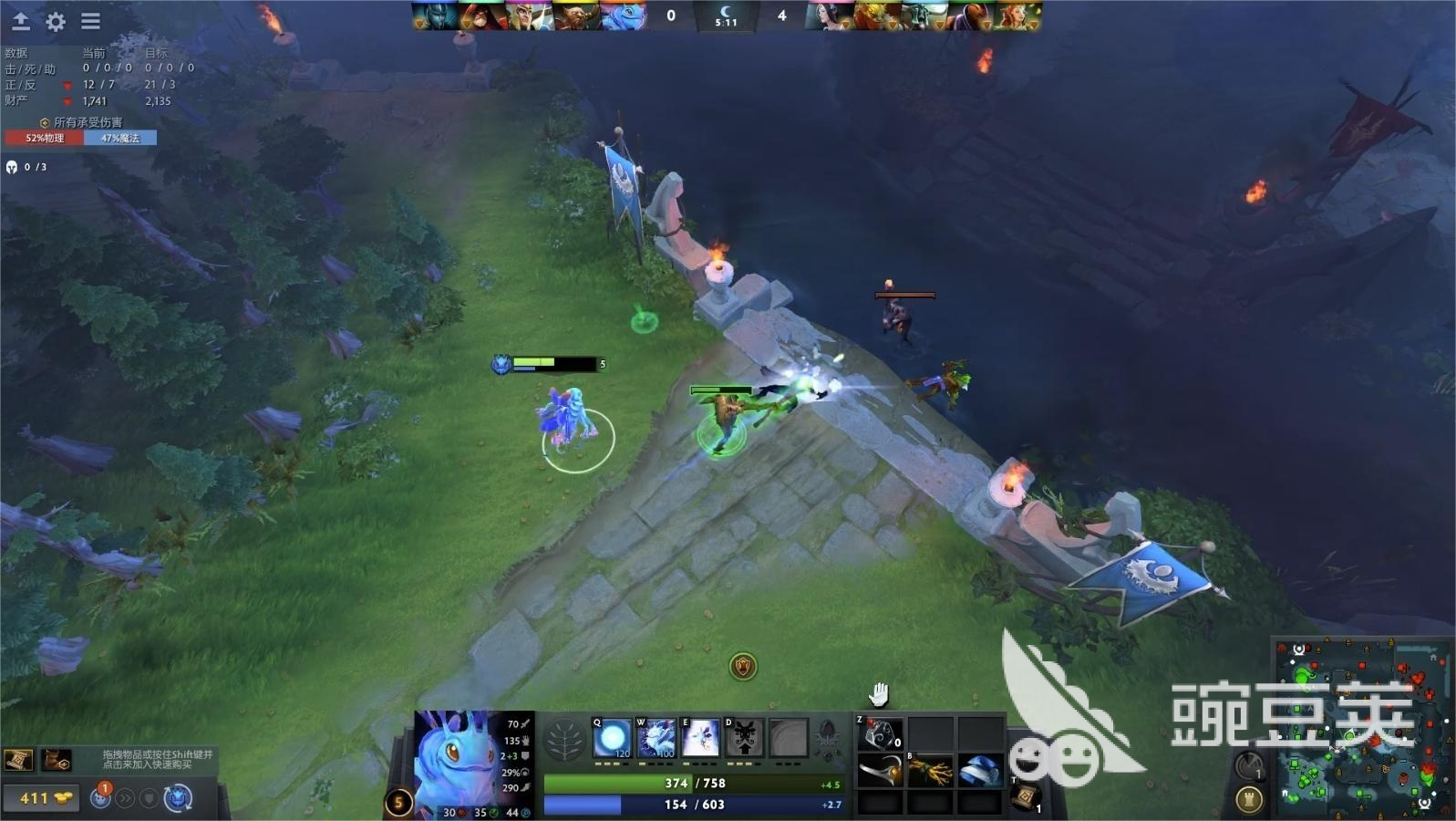
Task: Open the settings gear icon
Action: (55, 22)
